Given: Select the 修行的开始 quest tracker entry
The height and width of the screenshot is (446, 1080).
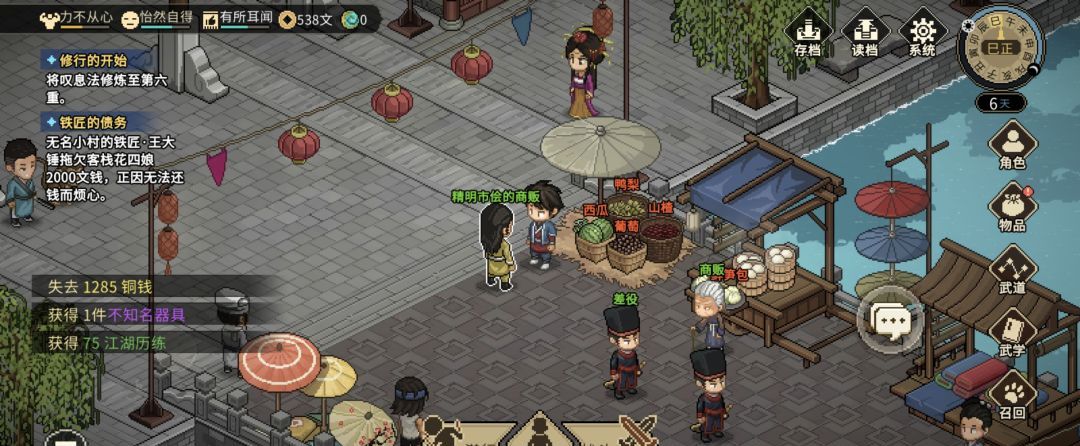Looking at the screenshot, I should point(86,60).
